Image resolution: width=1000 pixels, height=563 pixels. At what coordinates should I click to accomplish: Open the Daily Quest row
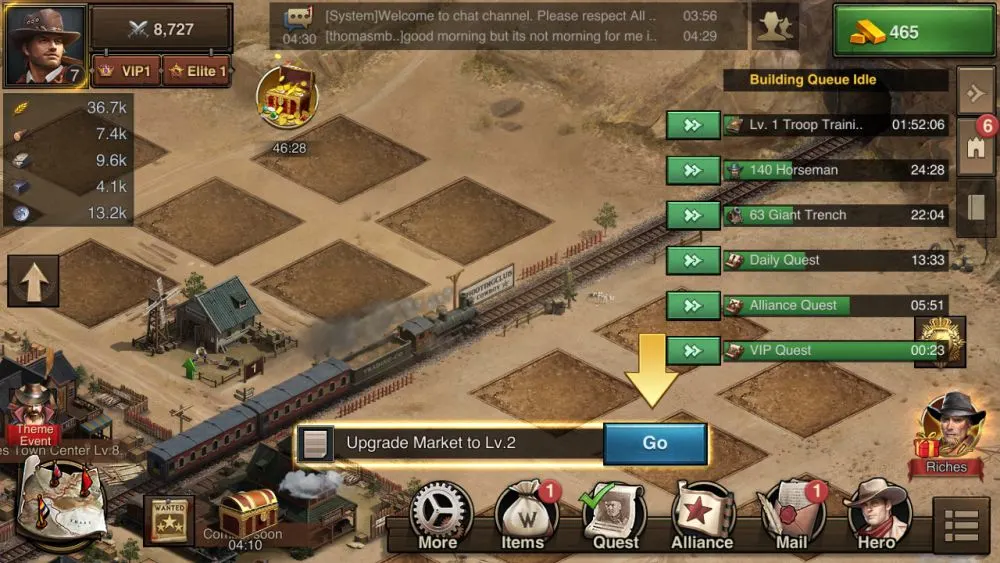(x=834, y=260)
